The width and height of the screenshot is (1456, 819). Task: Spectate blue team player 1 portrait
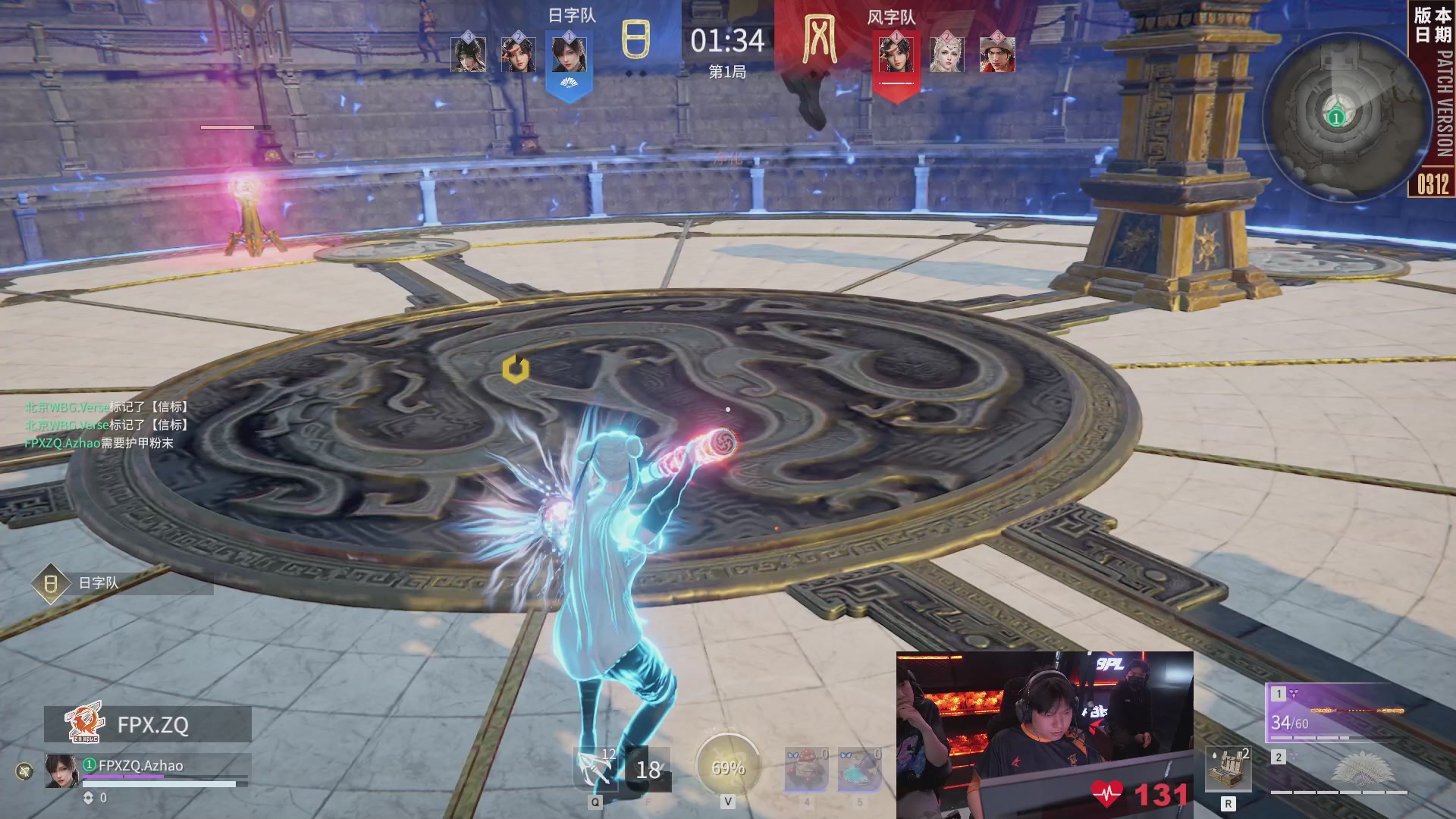[569, 55]
